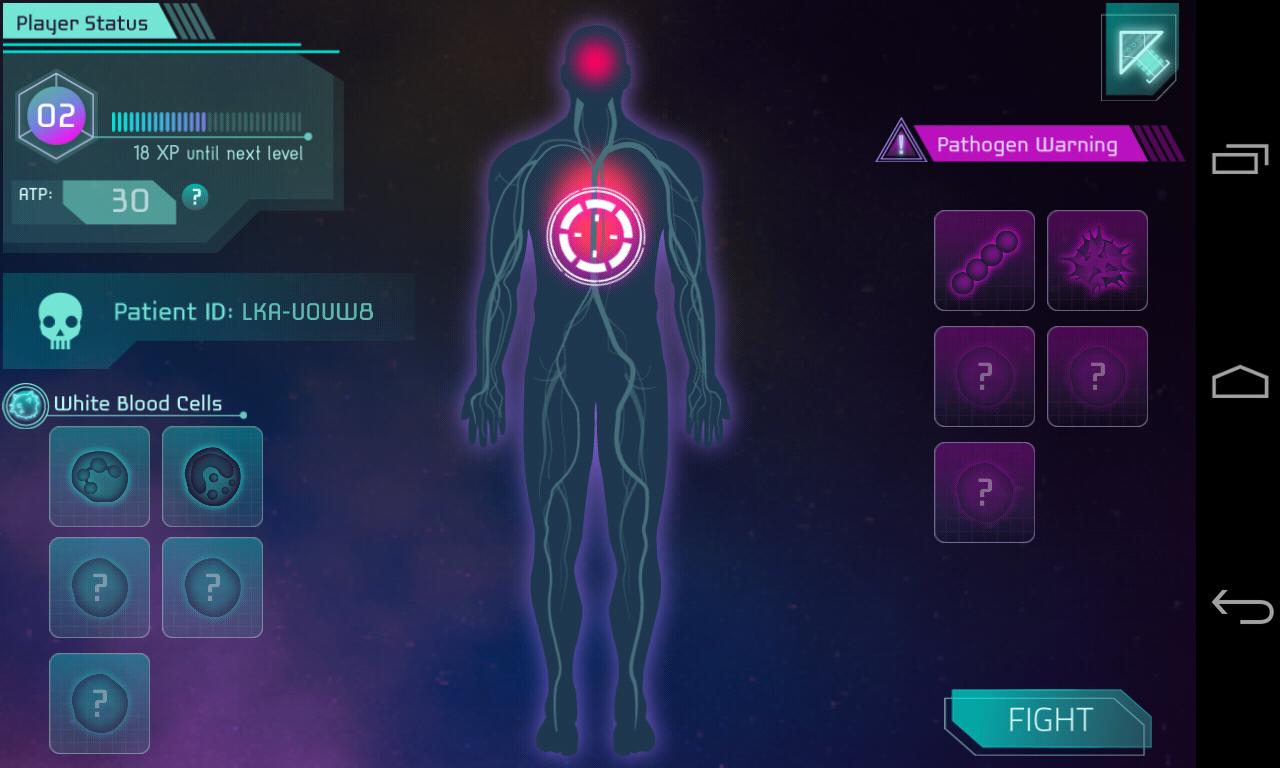1280x768 pixels.
Task: Select the second white blood cell icon
Action: tap(212, 476)
